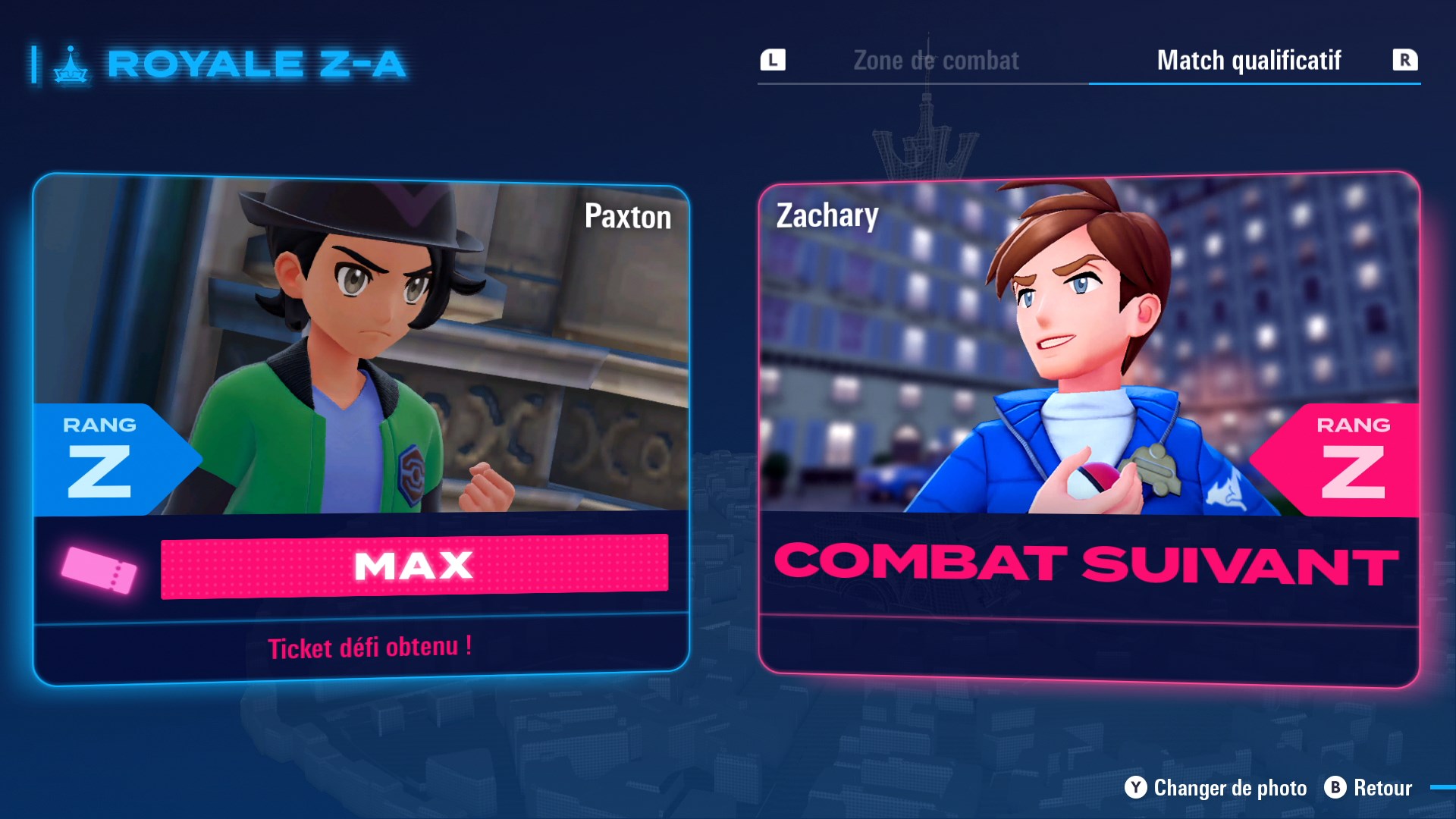Click the Paxton name label
Screen dimensions: 1456x819
pyautogui.click(x=627, y=218)
